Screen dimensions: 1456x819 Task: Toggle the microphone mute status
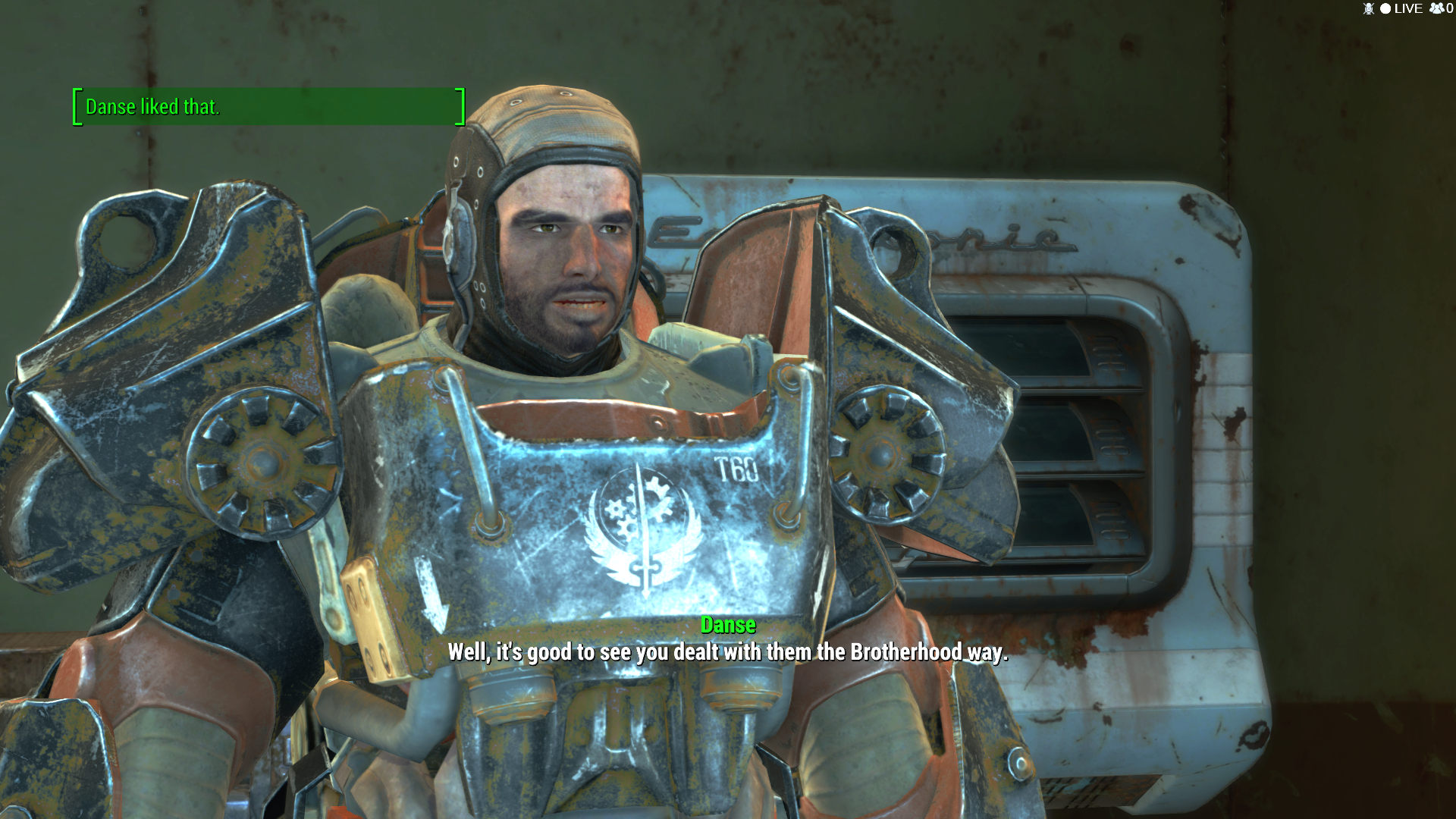point(1369,8)
